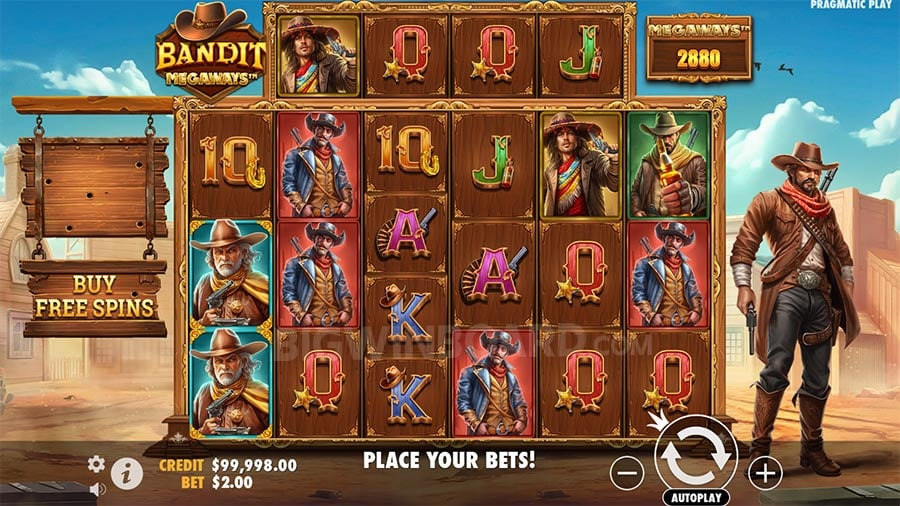900x506 pixels.
Task: Decrease the bet with the minus button
Action: click(626, 472)
